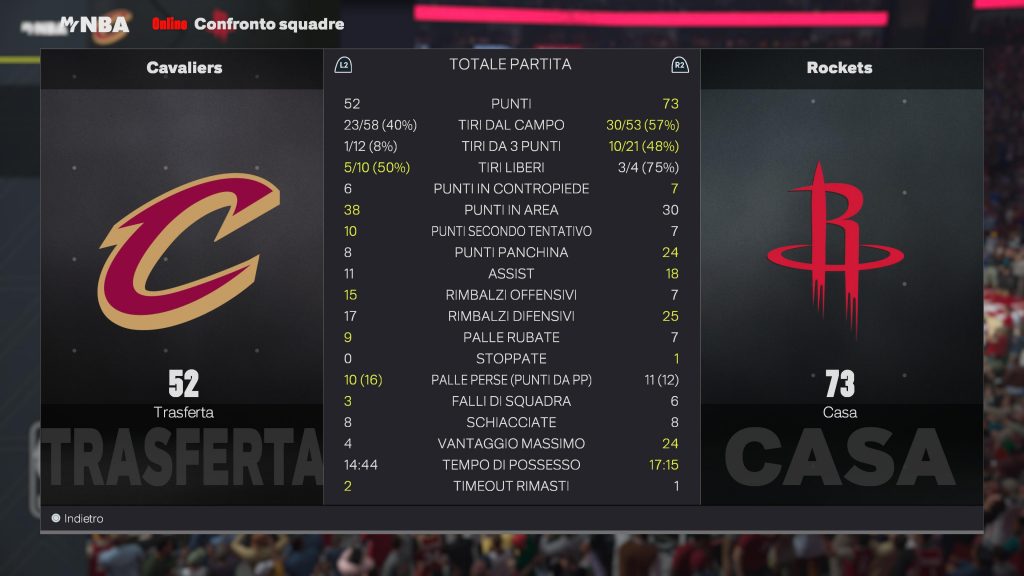The width and height of the screenshot is (1024, 576).
Task: Go back using the Indietro button
Action: (x=78, y=519)
